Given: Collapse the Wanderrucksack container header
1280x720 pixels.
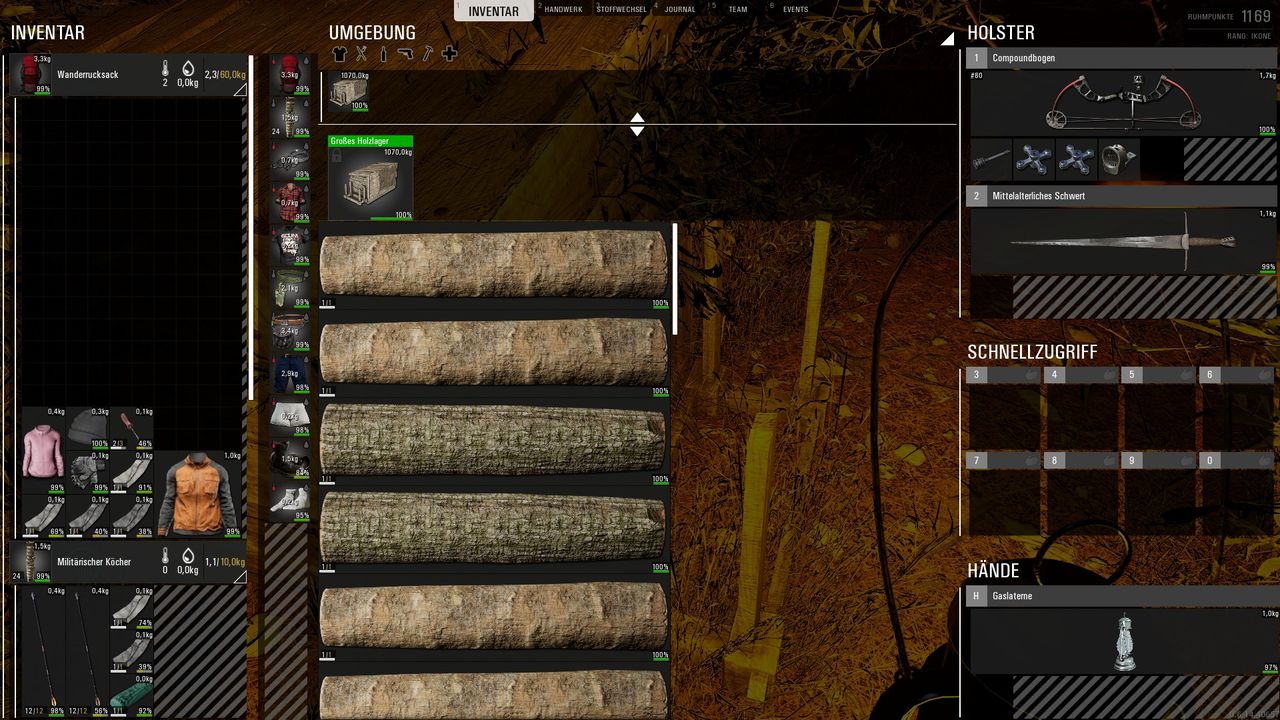Looking at the screenshot, I should tap(239, 90).
